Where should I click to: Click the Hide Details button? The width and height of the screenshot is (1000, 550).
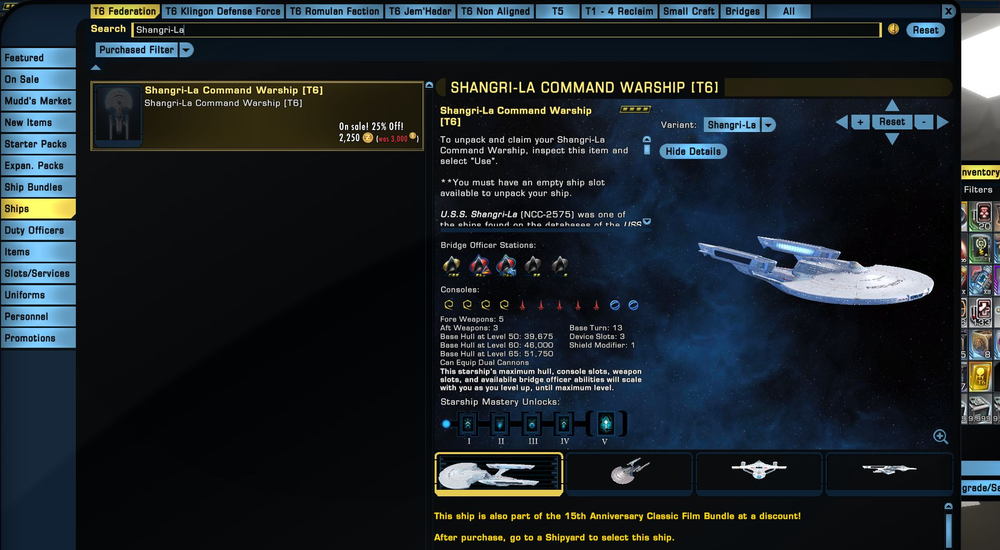(693, 151)
